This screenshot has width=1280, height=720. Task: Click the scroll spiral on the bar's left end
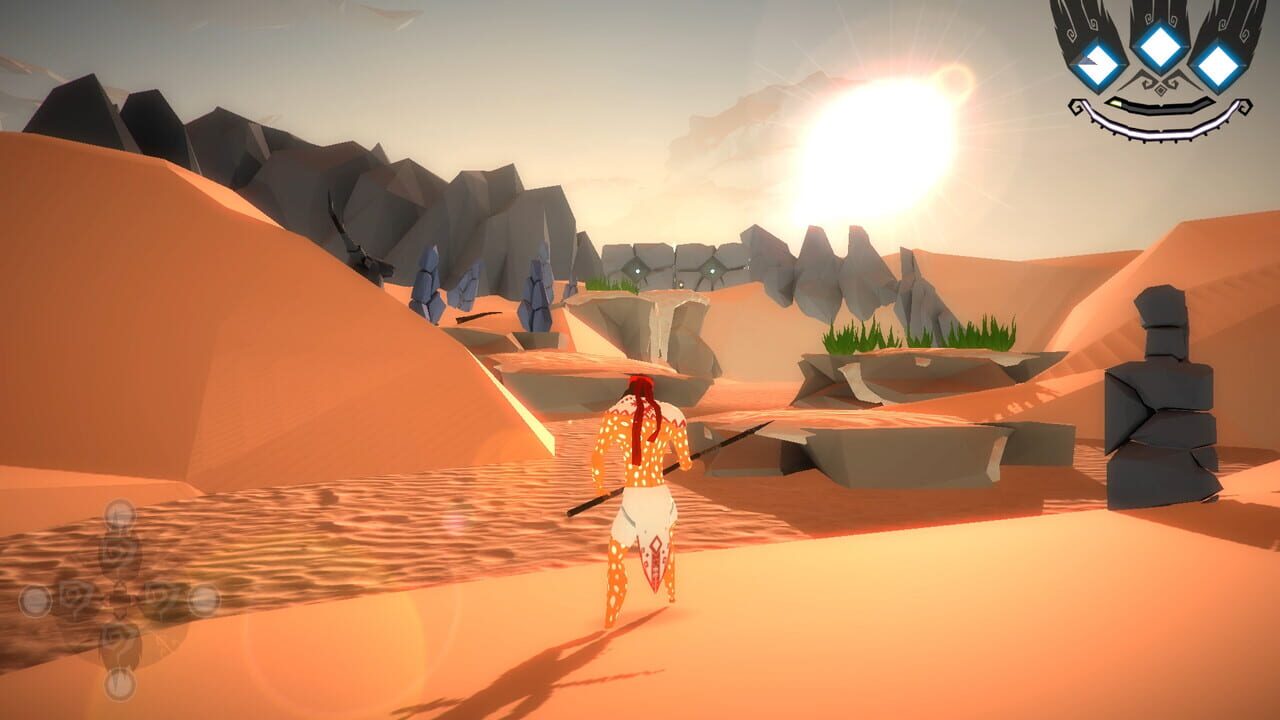coord(1077,106)
